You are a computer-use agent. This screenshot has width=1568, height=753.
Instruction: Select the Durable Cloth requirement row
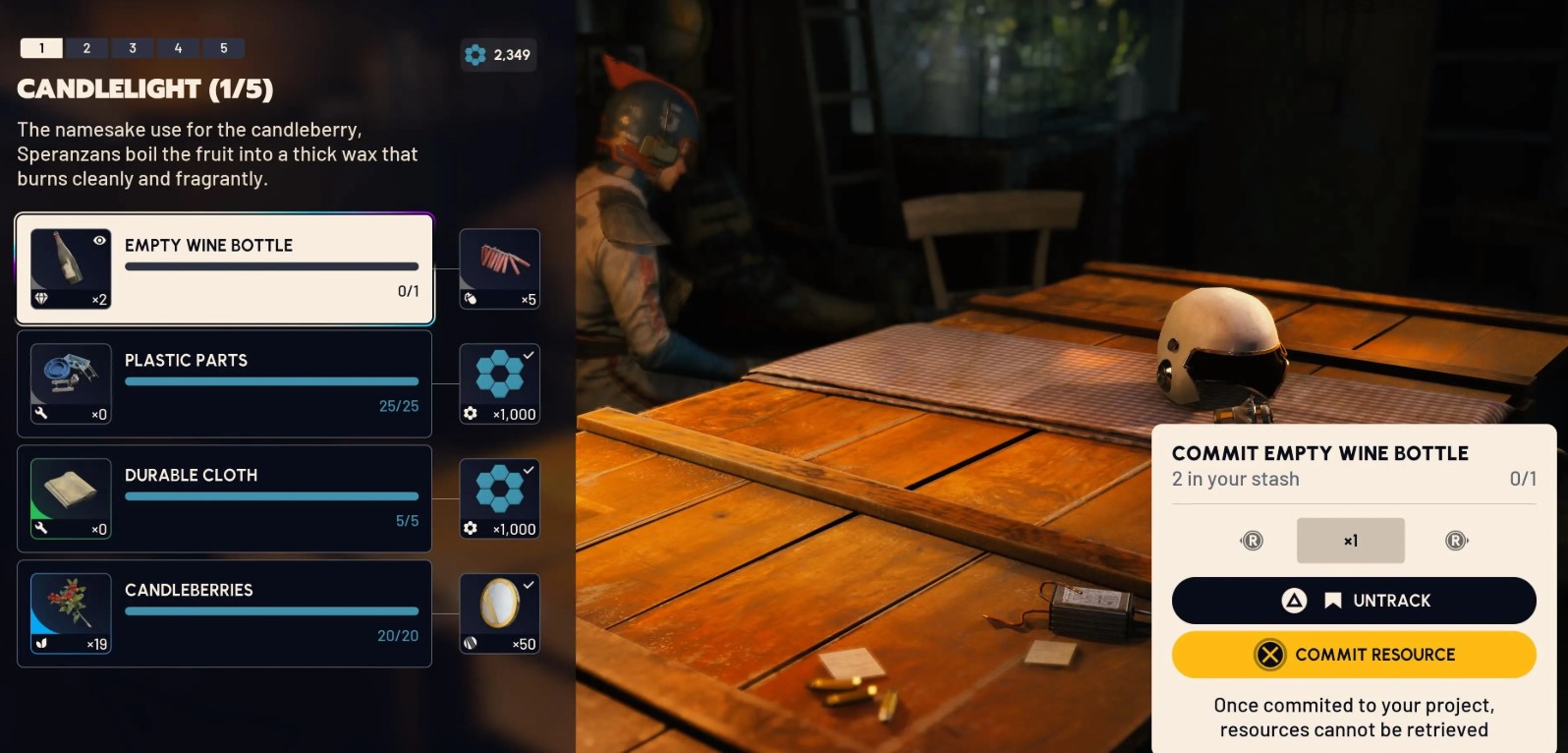pos(225,498)
